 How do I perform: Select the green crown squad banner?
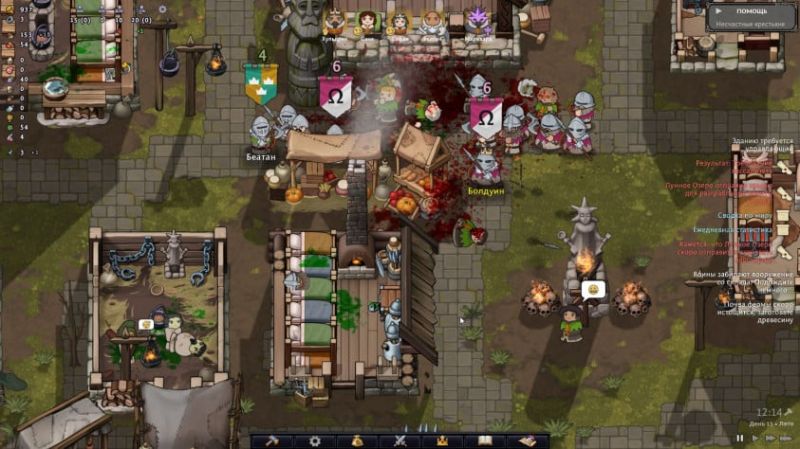point(261,83)
